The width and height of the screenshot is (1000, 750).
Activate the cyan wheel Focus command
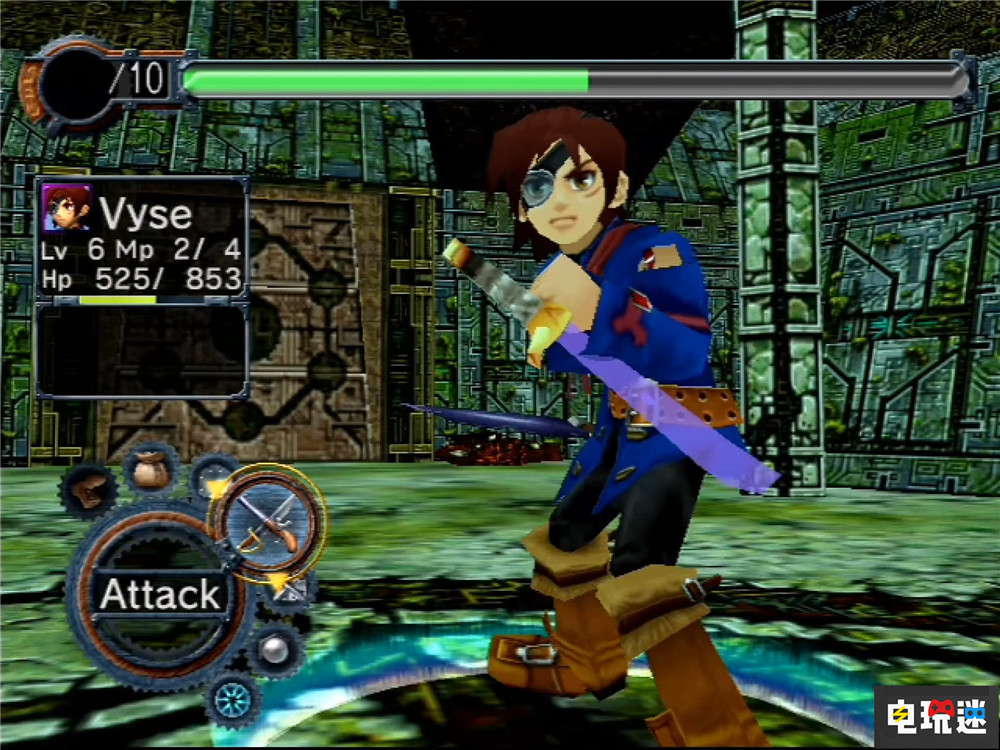point(235,698)
